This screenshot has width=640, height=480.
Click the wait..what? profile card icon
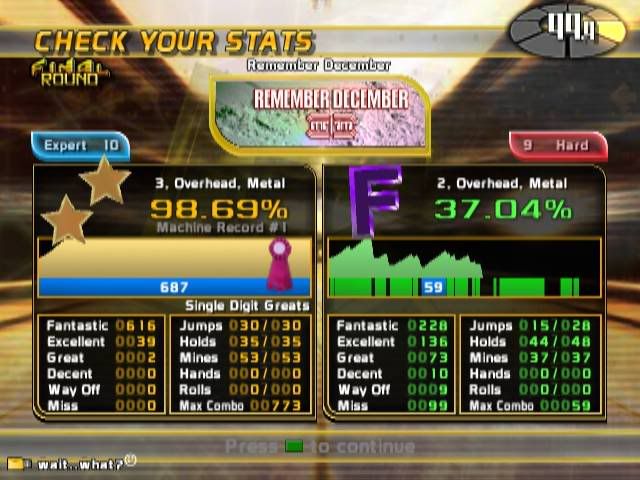[x=15, y=464]
